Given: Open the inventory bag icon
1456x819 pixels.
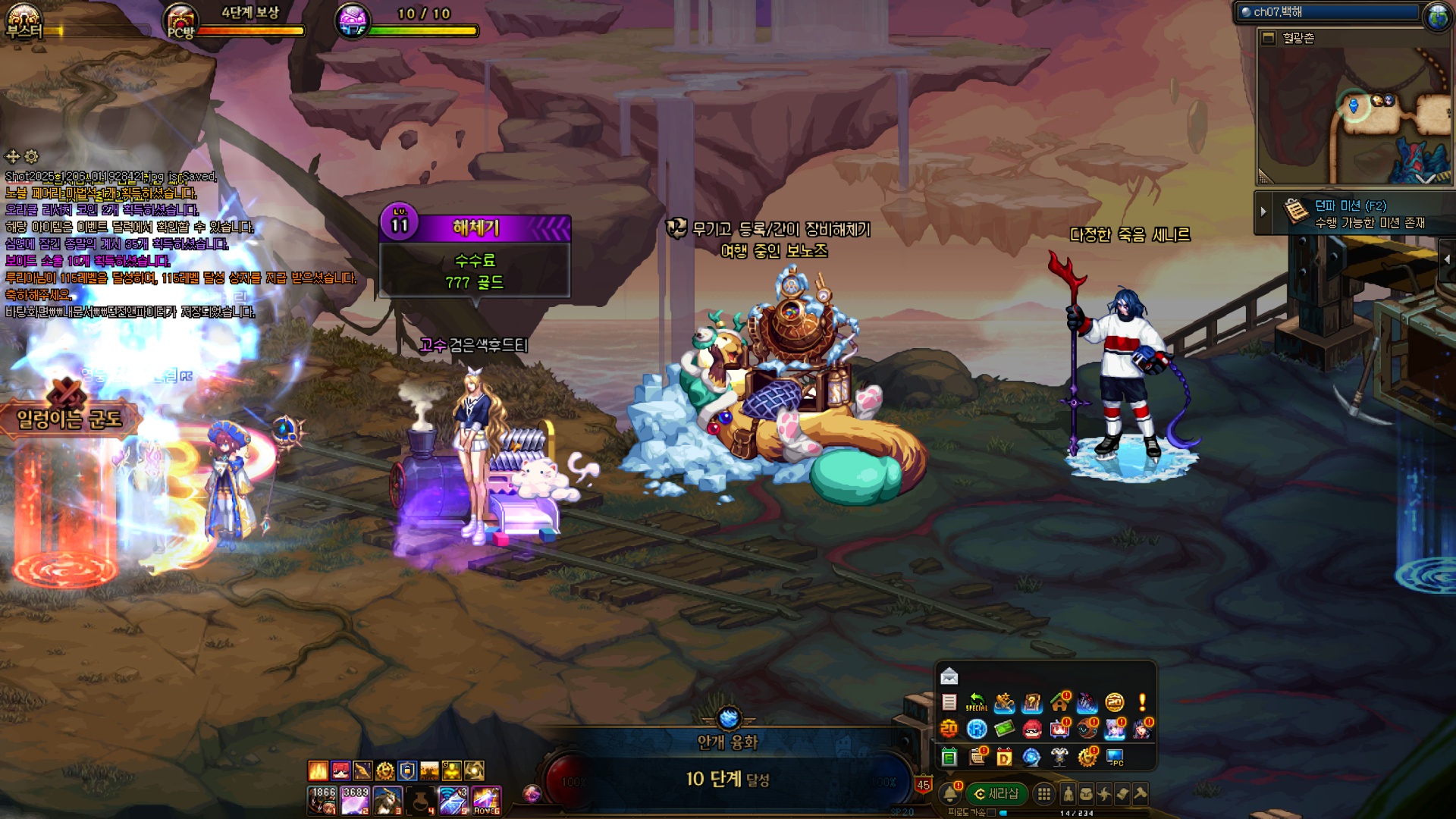Looking at the screenshot, I should [x=1086, y=794].
